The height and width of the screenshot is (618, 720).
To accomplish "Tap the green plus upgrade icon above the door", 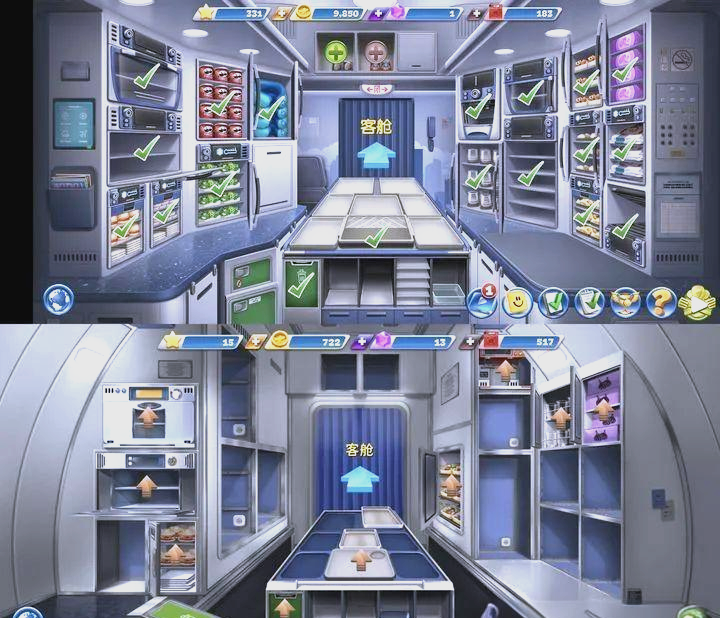I will [336, 51].
